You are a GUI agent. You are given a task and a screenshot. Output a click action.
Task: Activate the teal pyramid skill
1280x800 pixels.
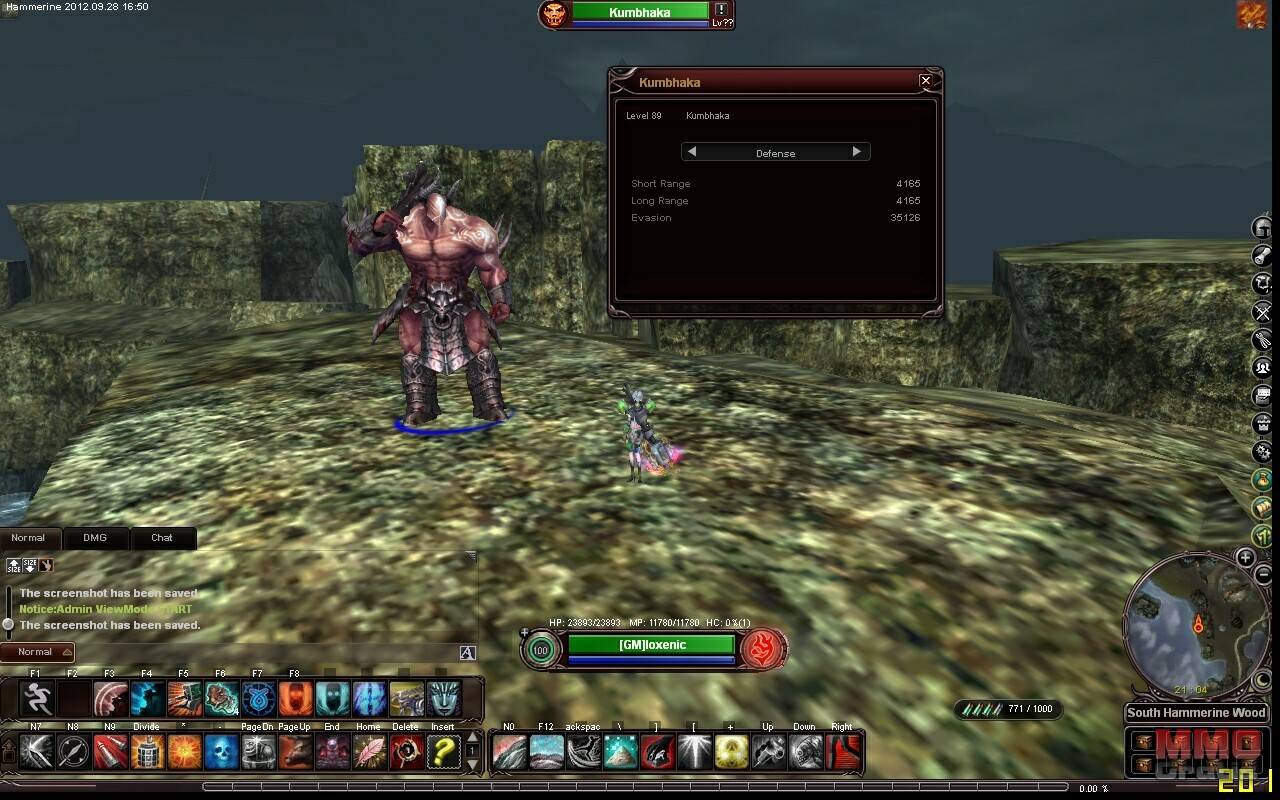[620, 751]
